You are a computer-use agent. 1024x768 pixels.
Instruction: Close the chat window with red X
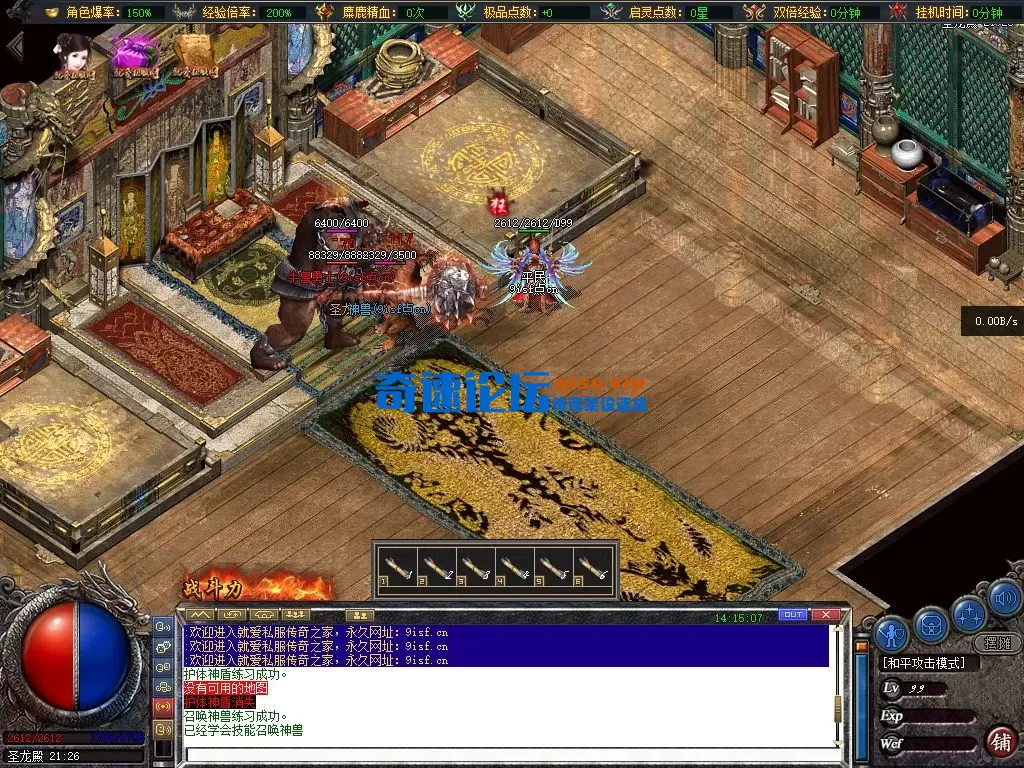[x=824, y=615]
